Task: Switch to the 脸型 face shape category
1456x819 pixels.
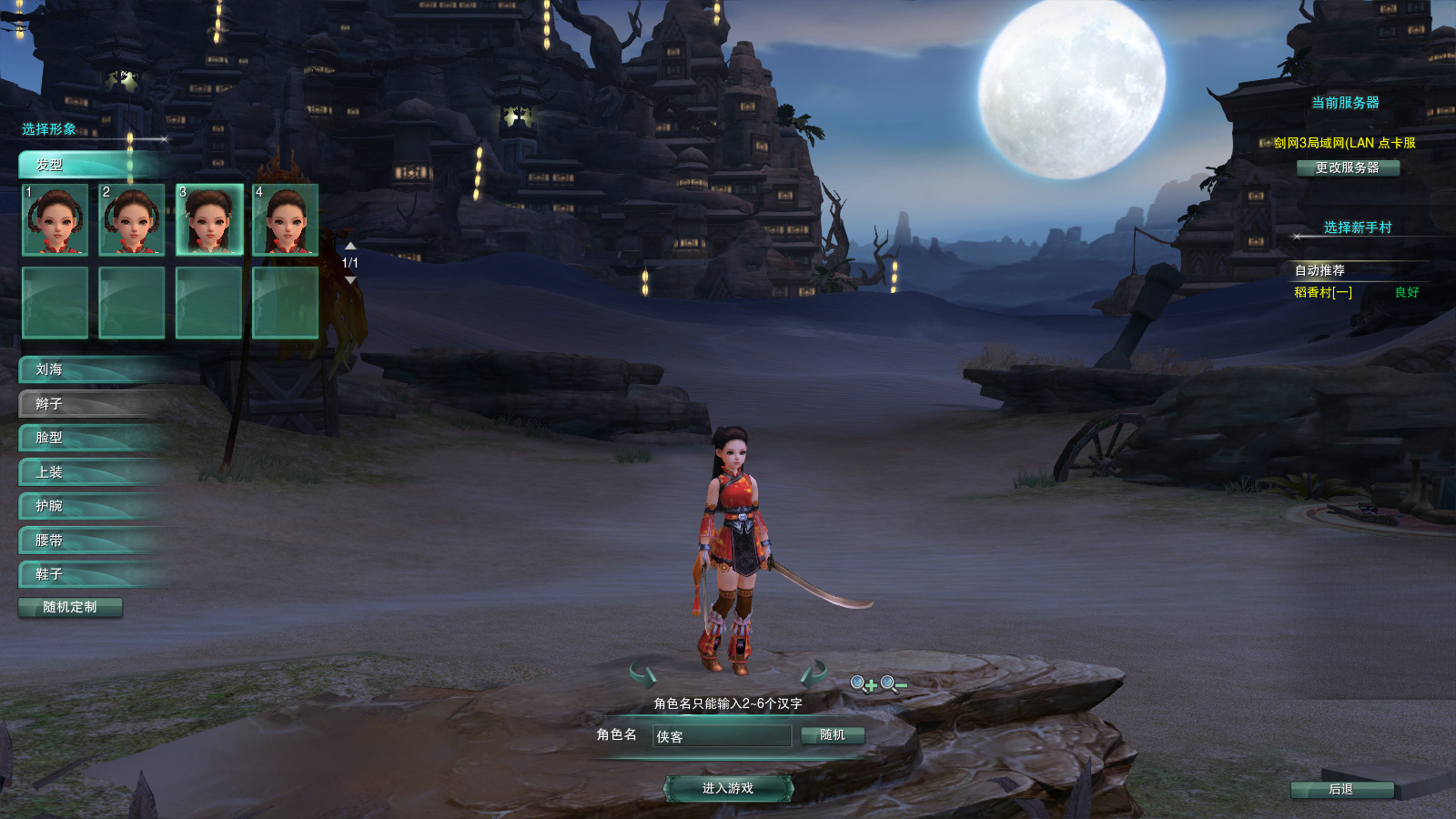Action: tap(91, 438)
